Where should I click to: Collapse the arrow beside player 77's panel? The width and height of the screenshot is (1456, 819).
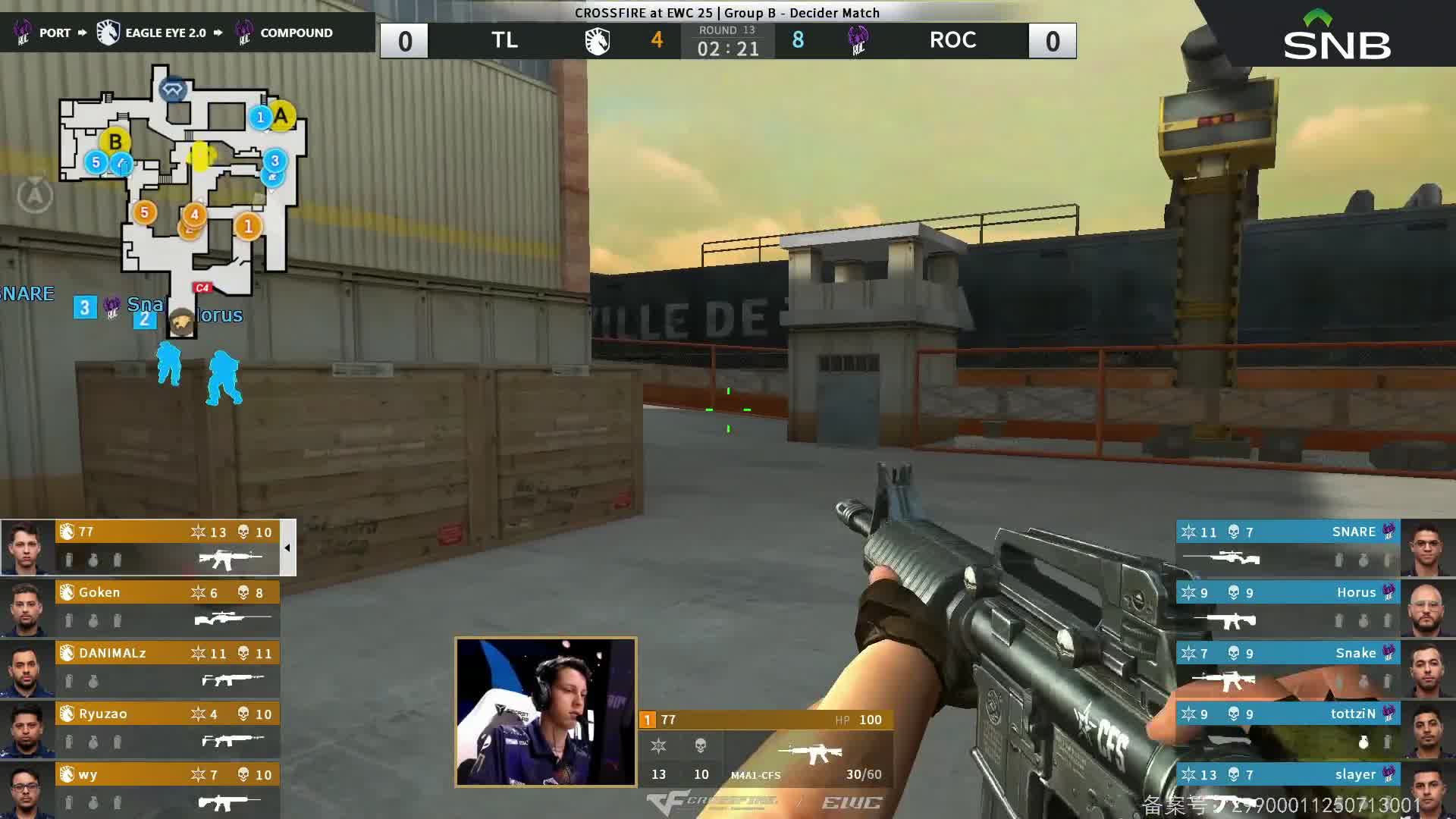coord(287,548)
